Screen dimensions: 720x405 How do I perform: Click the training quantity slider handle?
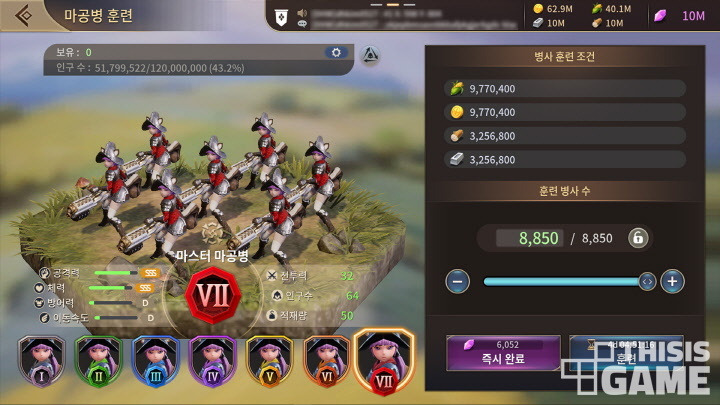(x=647, y=281)
